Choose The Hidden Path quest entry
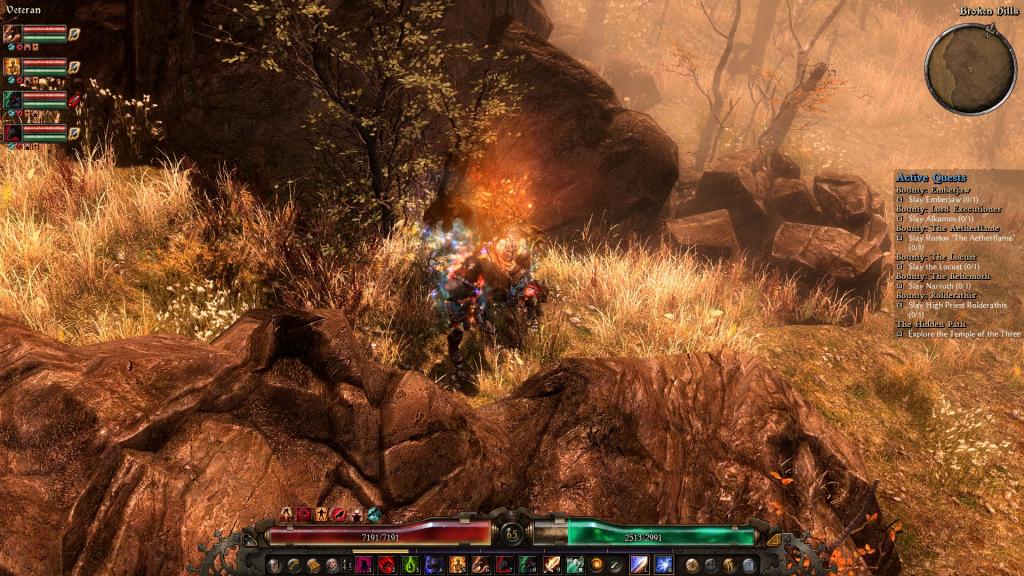The height and width of the screenshot is (576, 1024). point(934,324)
